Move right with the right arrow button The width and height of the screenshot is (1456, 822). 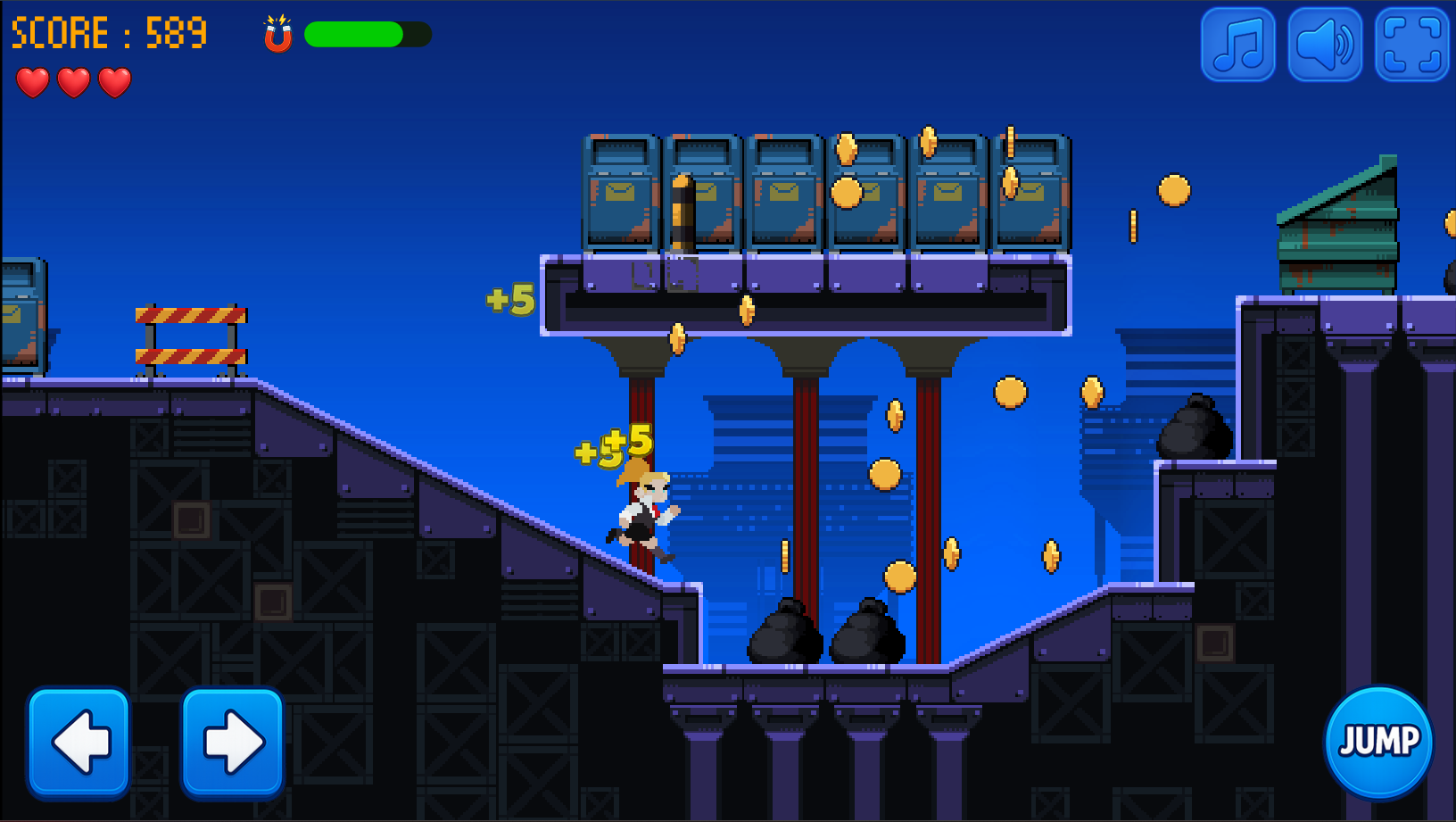(x=233, y=741)
